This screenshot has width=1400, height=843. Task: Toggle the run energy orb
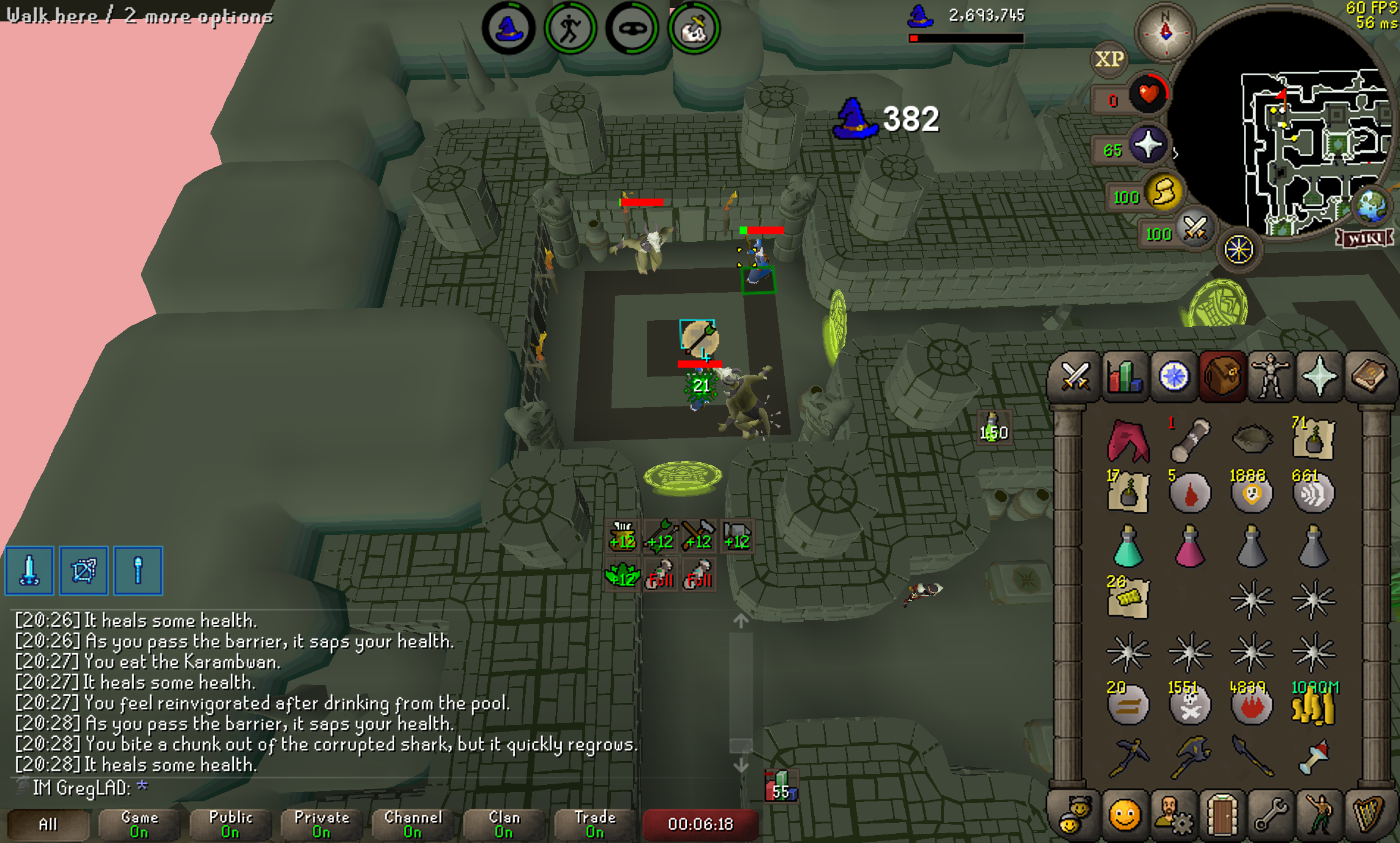click(1164, 193)
